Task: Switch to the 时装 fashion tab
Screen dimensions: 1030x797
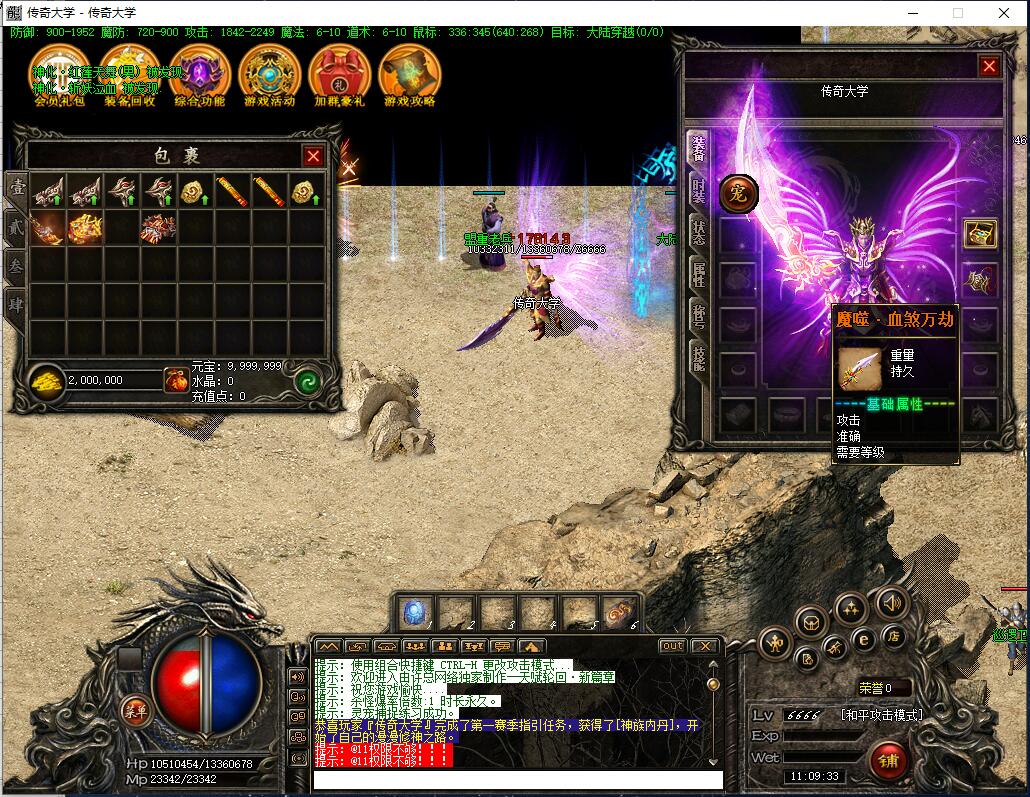Action: click(x=699, y=190)
